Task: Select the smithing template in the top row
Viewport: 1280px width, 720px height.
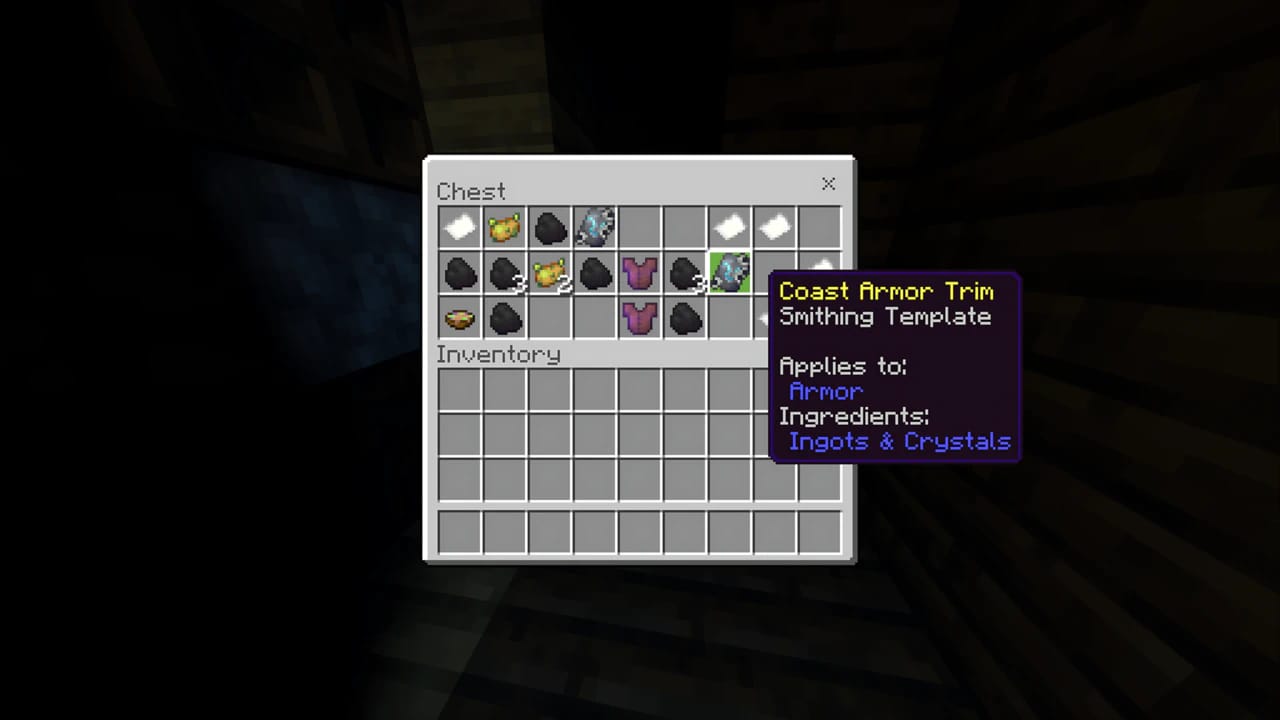Action: (x=595, y=227)
